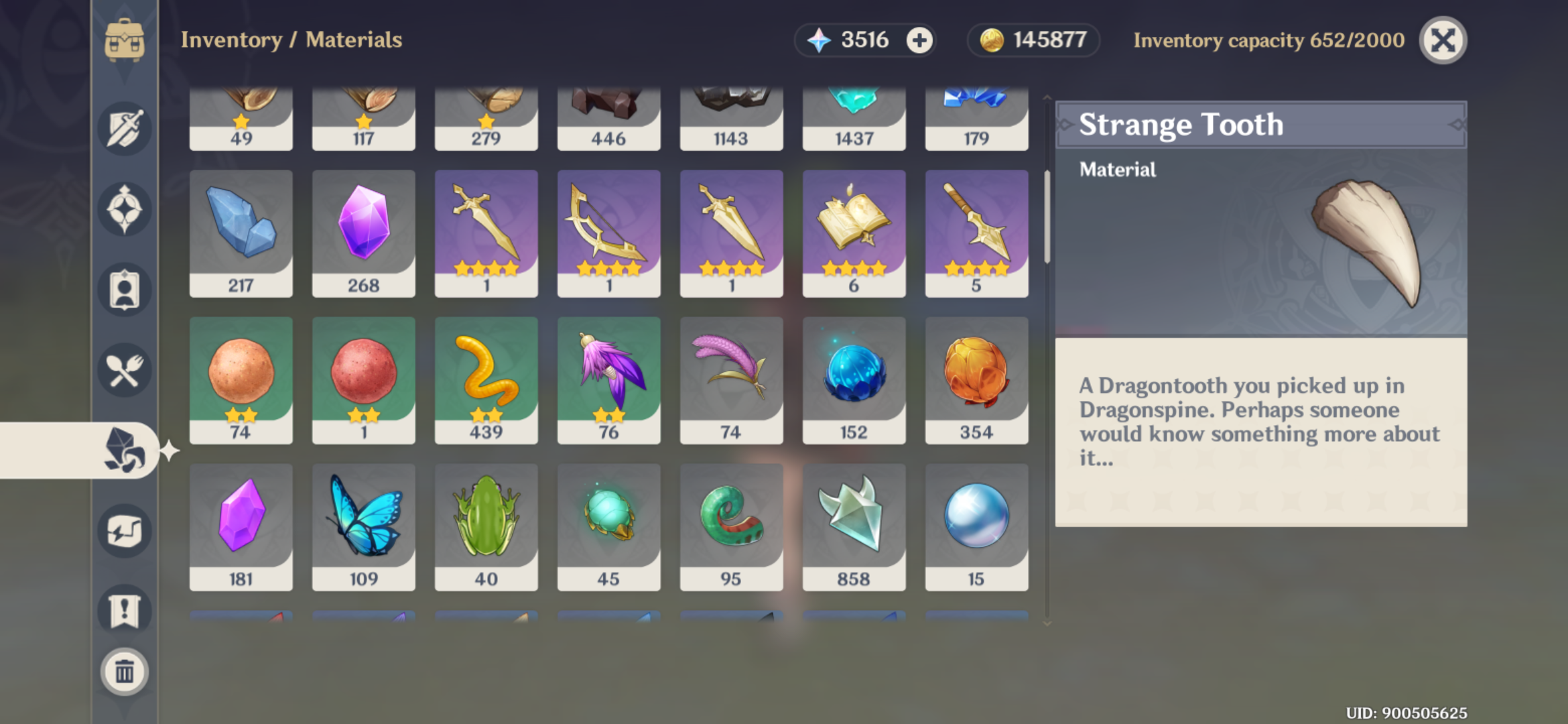Click the backpack inventory icon
Image resolution: width=1568 pixels, height=724 pixels.
(124, 40)
